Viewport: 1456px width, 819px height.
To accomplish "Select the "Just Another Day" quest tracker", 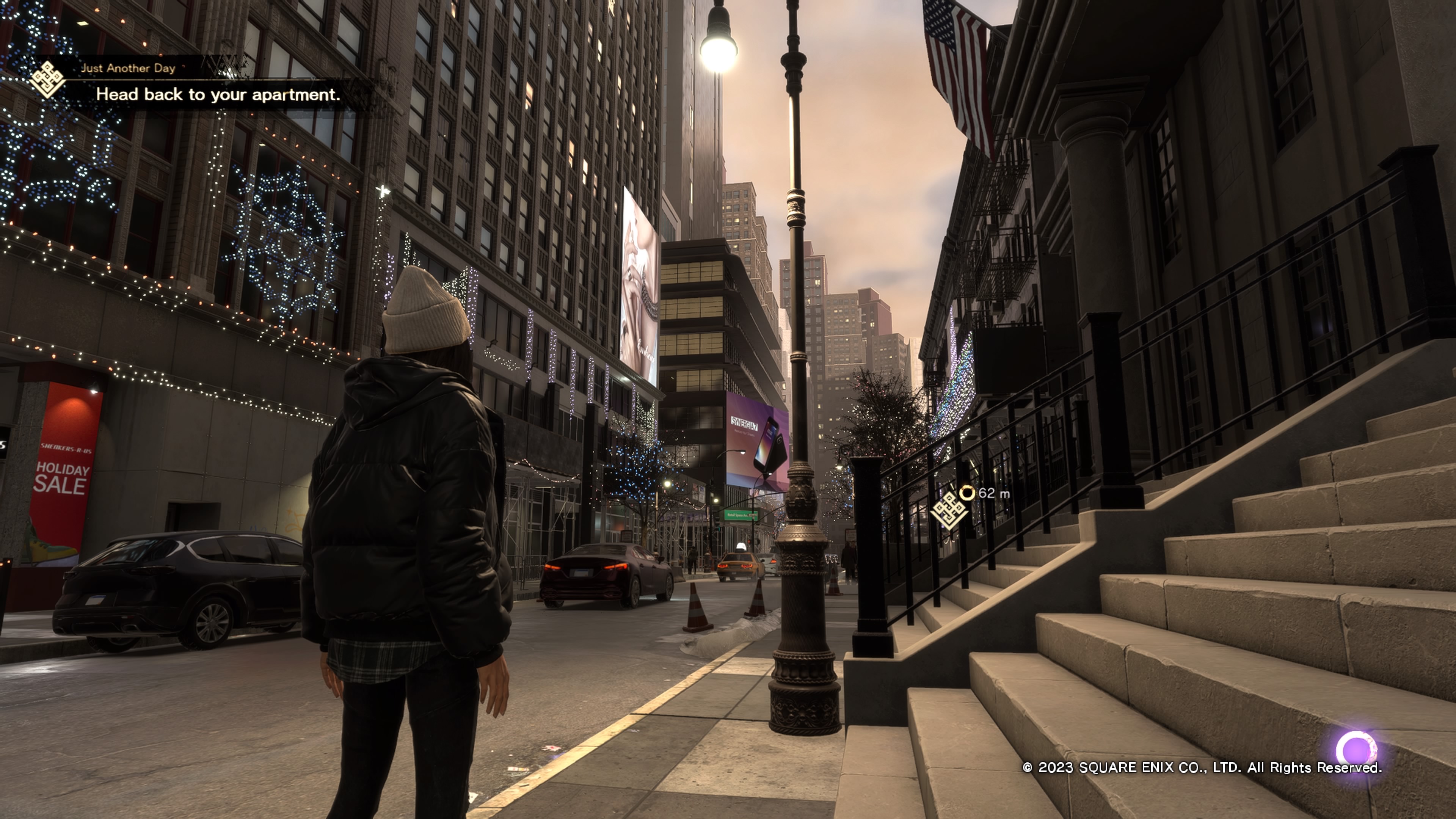I will coord(128,68).
